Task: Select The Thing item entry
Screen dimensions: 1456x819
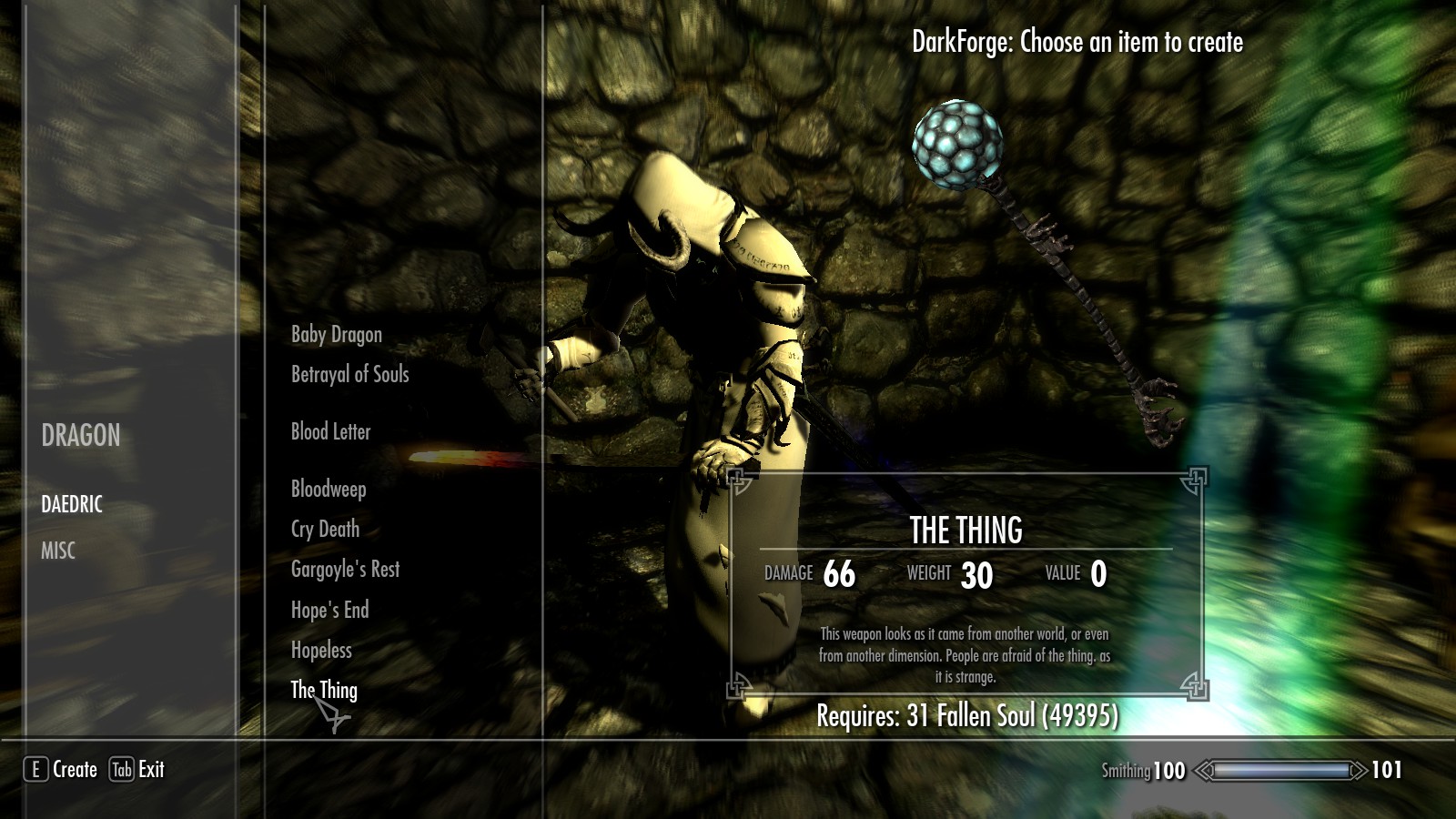Action: pos(324,690)
